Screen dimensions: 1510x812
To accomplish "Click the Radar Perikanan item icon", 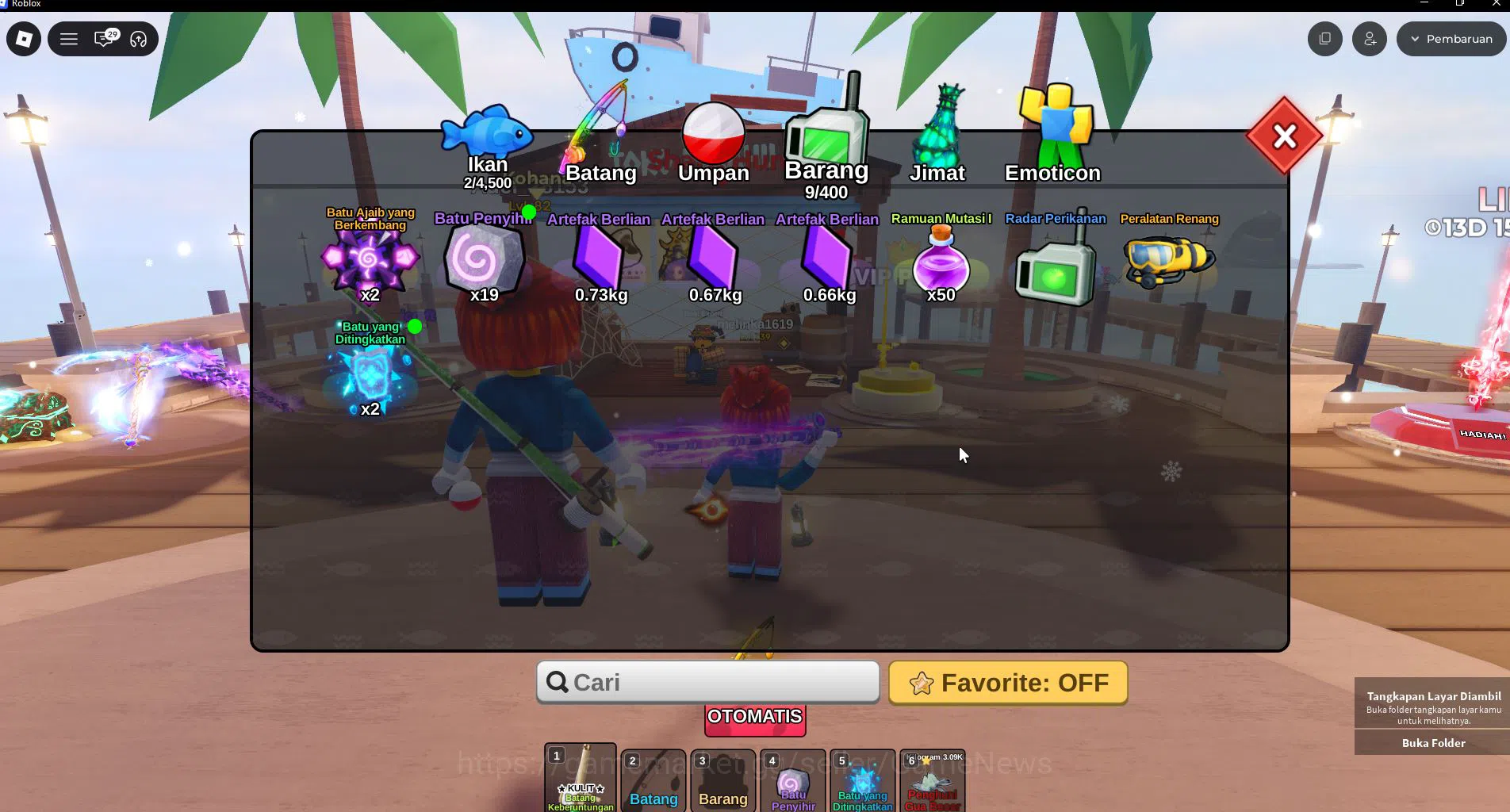I will click(x=1055, y=266).
